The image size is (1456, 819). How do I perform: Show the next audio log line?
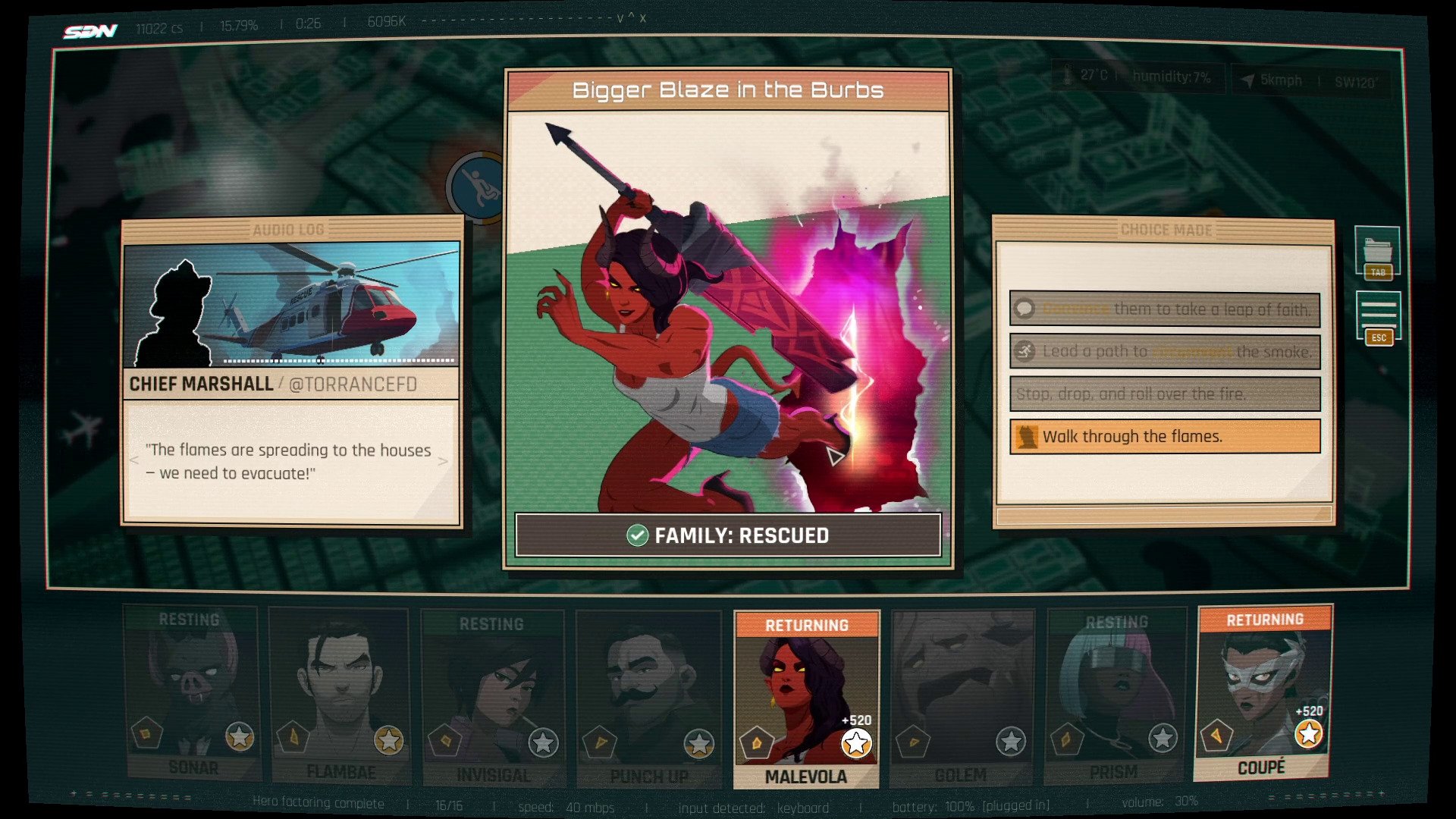point(443,461)
